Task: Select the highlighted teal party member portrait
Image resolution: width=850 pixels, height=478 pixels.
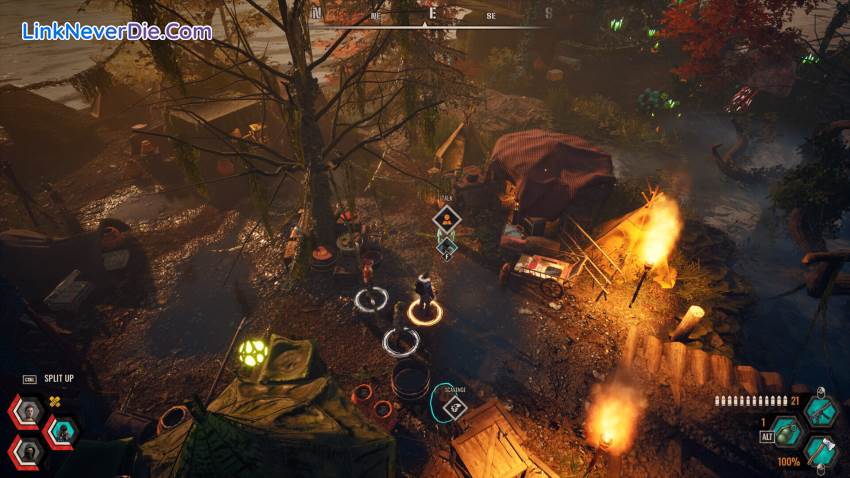Action: coord(62,431)
